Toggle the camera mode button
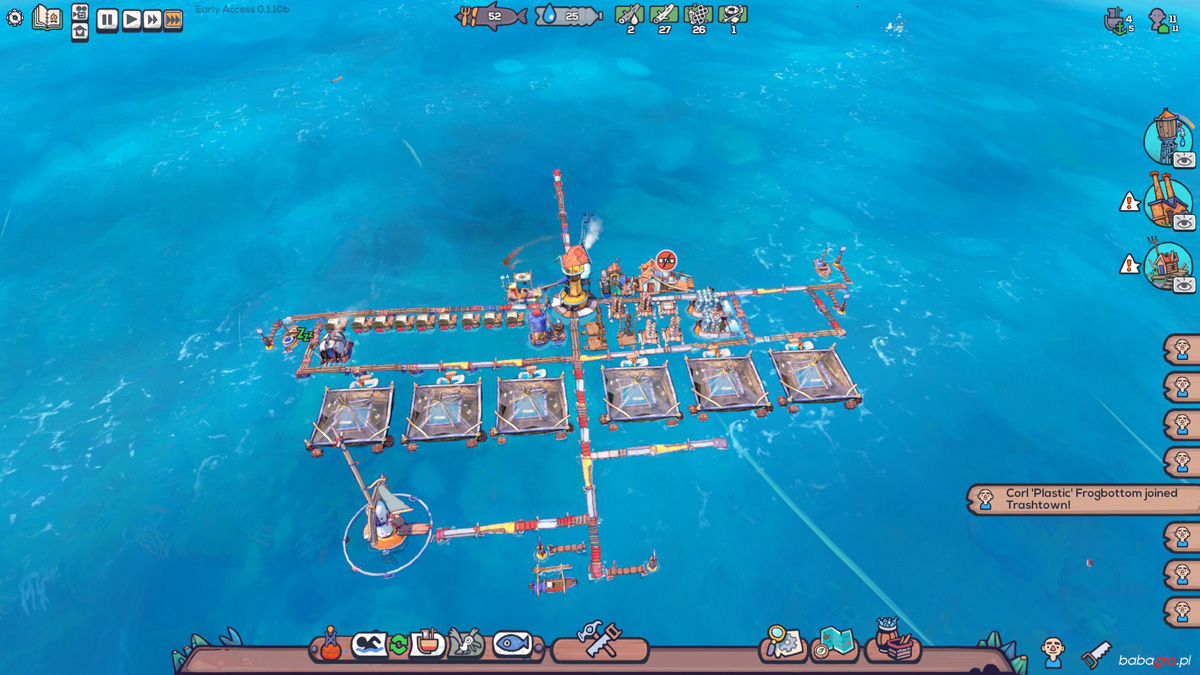 point(80,12)
